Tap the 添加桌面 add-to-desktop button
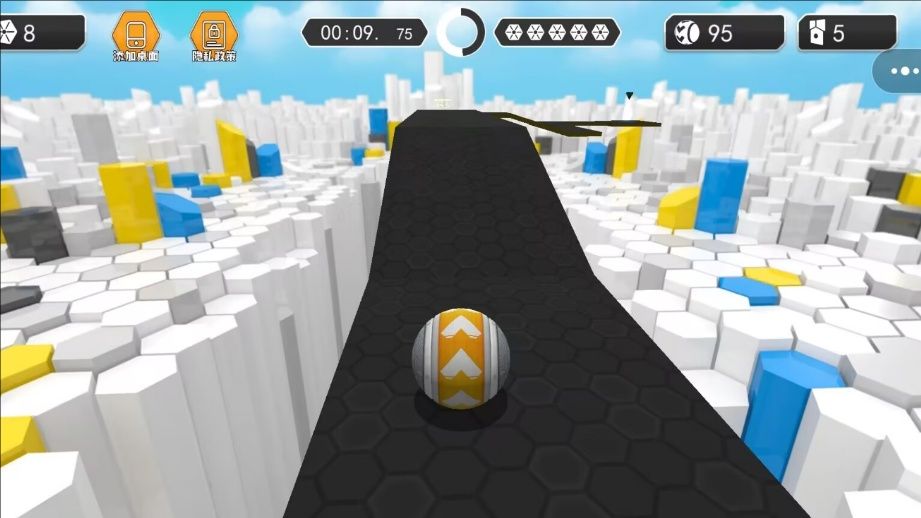Screen dimensions: 921x518 click(135, 36)
